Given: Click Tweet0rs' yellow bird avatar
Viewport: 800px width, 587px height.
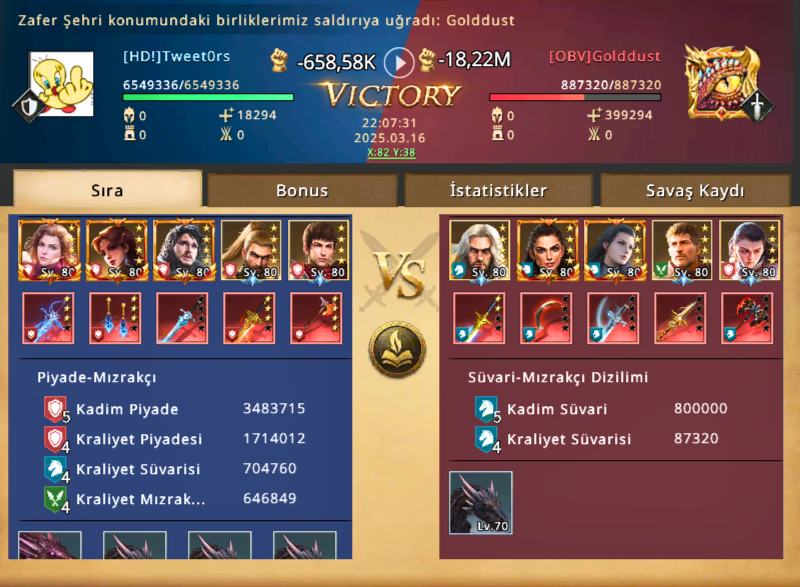Looking at the screenshot, I should point(68,84).
